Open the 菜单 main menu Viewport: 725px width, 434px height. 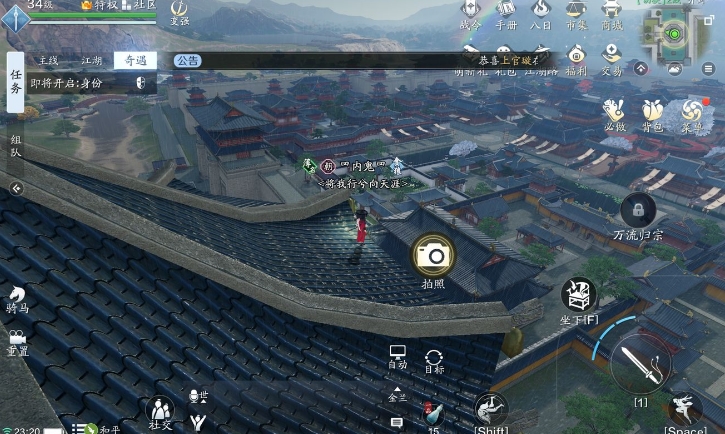(691, 113)
